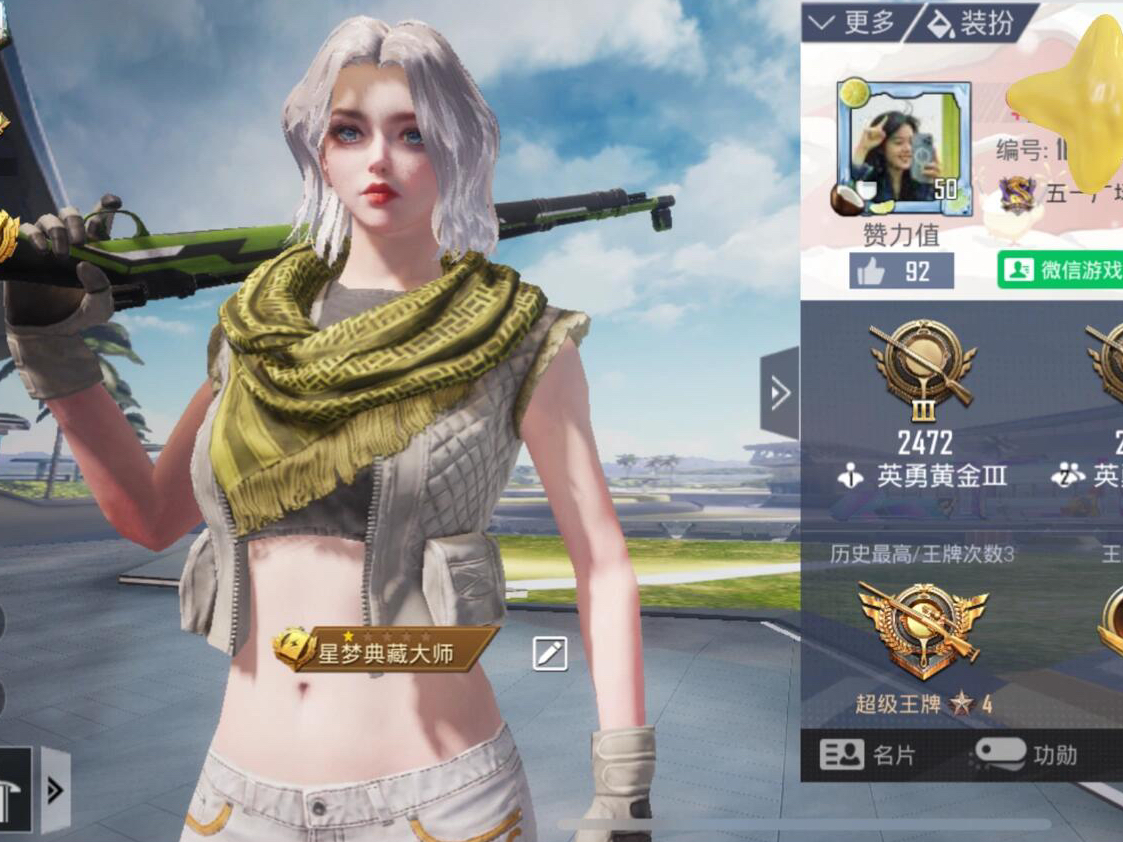
Task: Click the pencil edit icon
Action: coord(549,653)
